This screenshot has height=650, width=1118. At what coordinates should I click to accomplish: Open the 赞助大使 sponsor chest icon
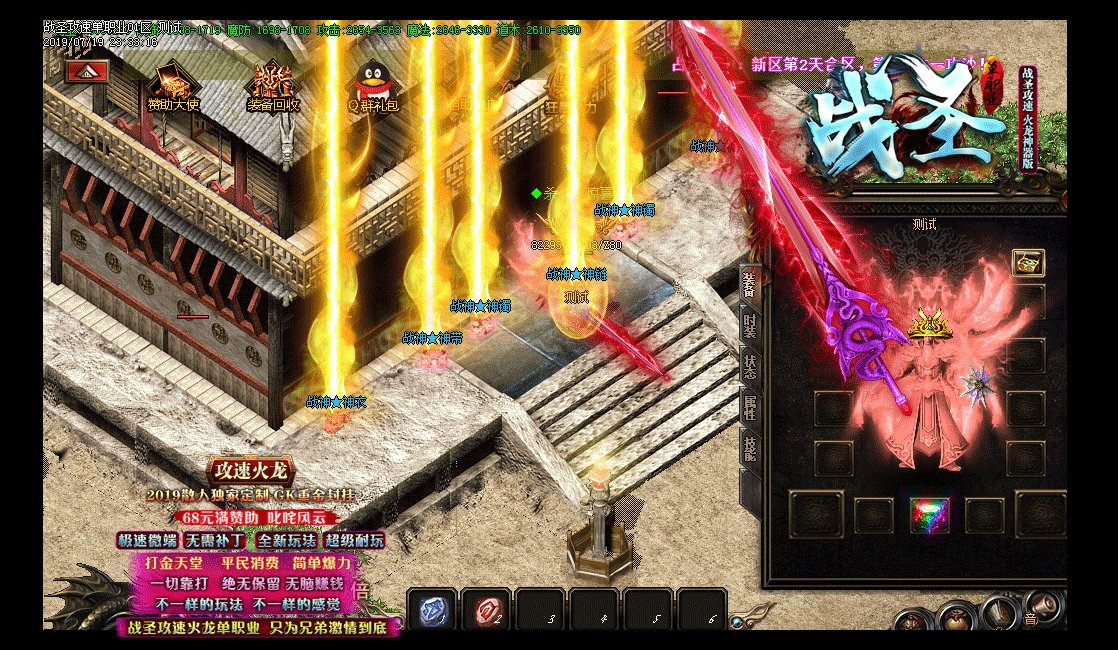click(x=173, y=81)
